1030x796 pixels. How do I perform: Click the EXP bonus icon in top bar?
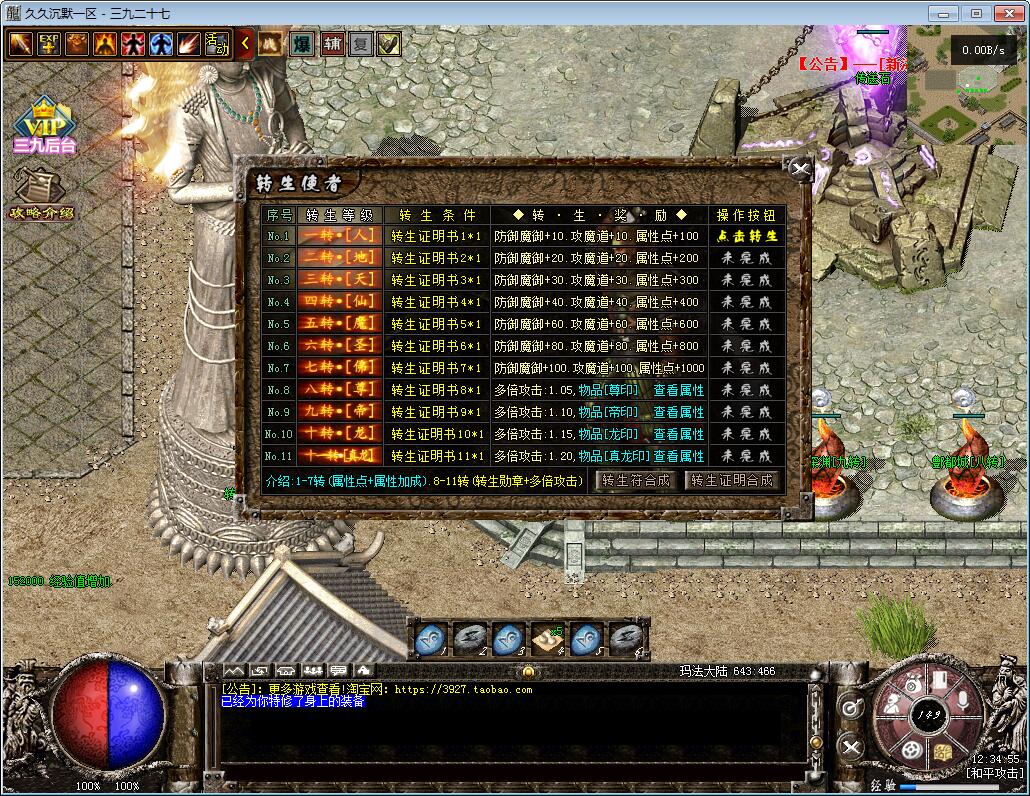[x=49, y=44]
